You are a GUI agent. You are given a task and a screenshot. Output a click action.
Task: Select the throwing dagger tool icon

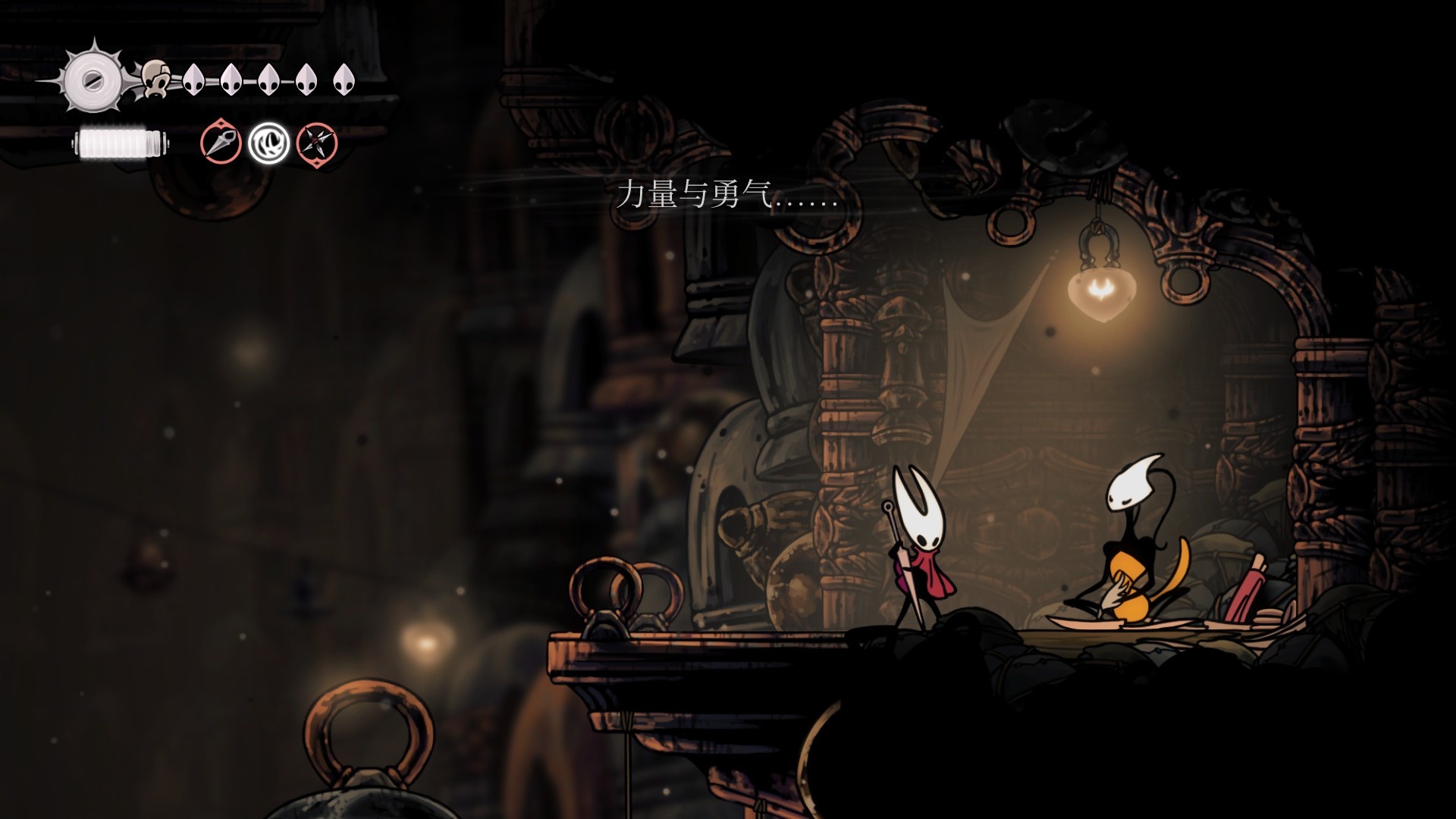[221, 143]
